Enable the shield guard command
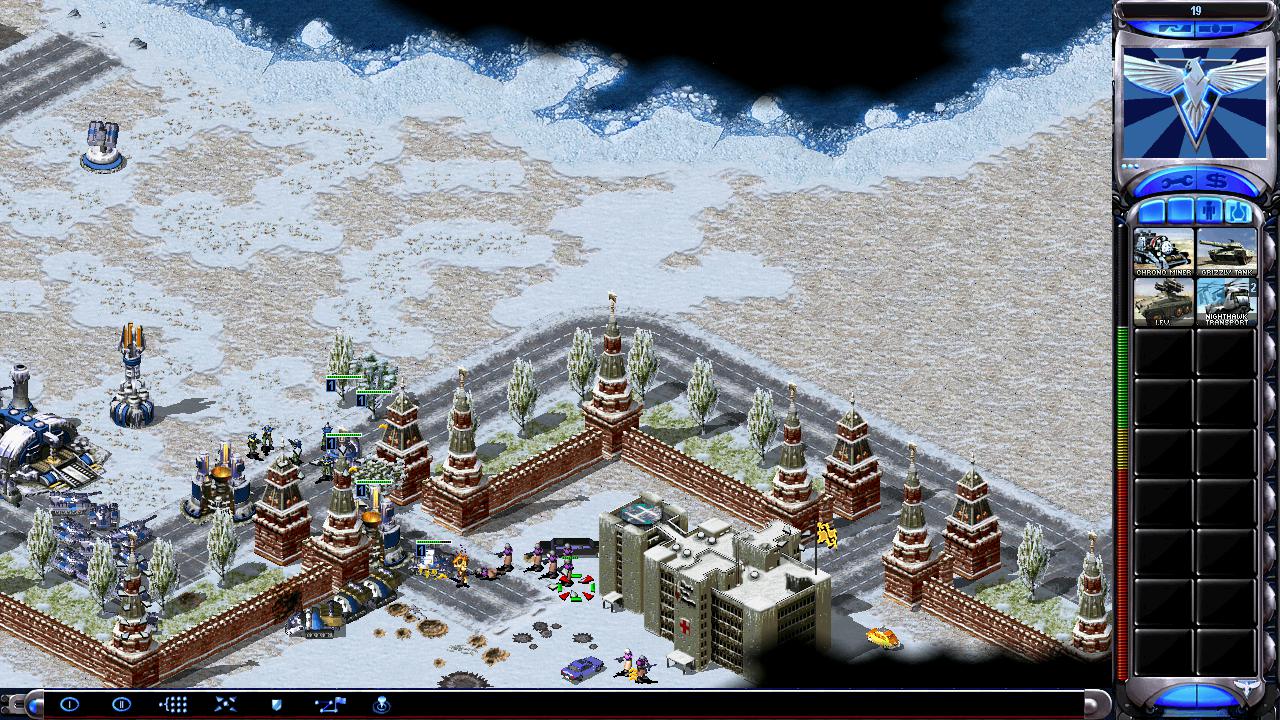1280x720 pixels. pos(277,704)
